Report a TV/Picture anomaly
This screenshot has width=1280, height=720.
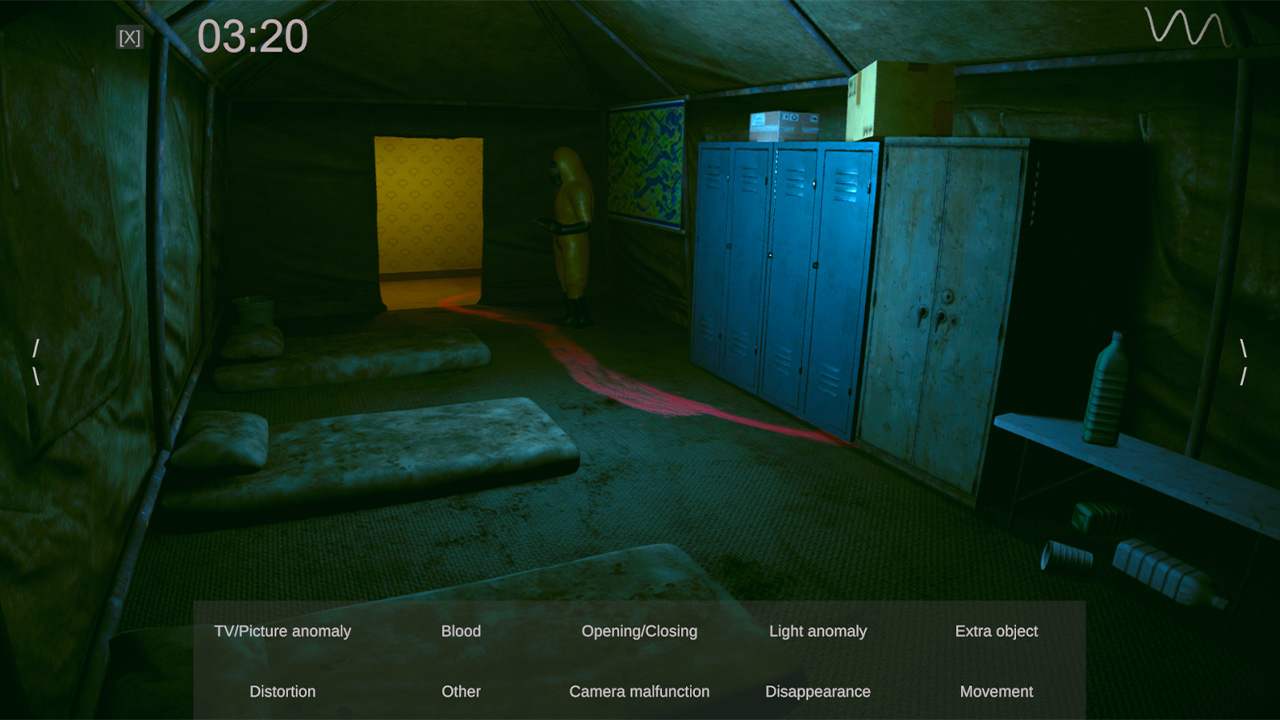283,631
